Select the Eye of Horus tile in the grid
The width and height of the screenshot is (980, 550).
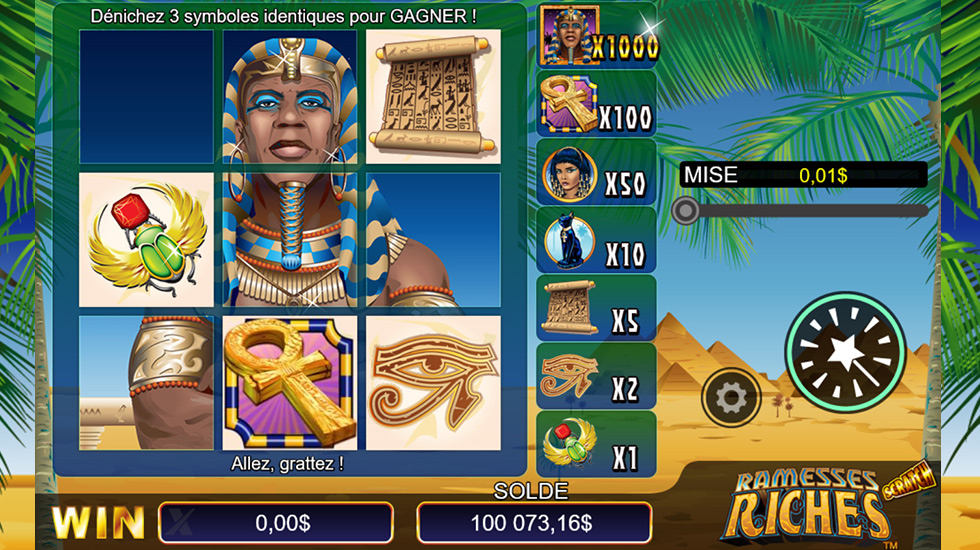(433, 383)
